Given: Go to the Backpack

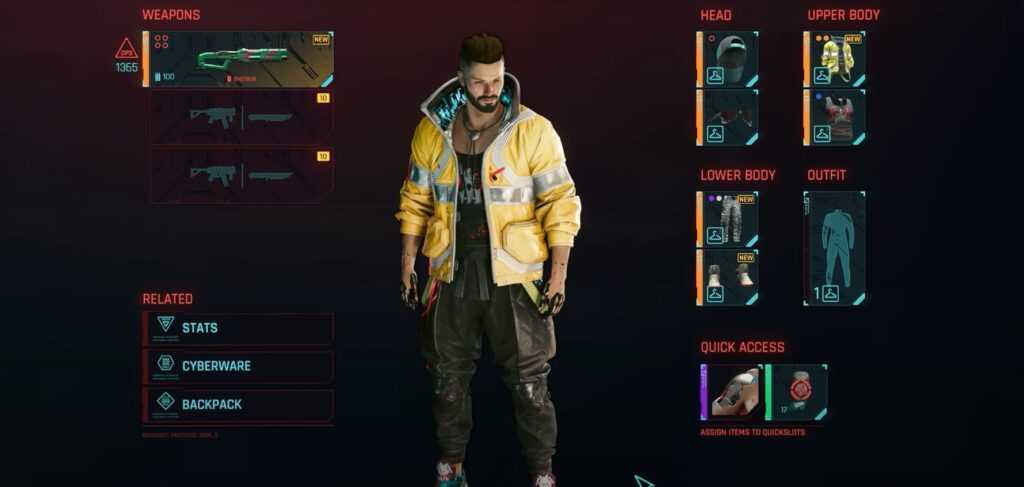Looking at the screenshot, I should [238, 404].
